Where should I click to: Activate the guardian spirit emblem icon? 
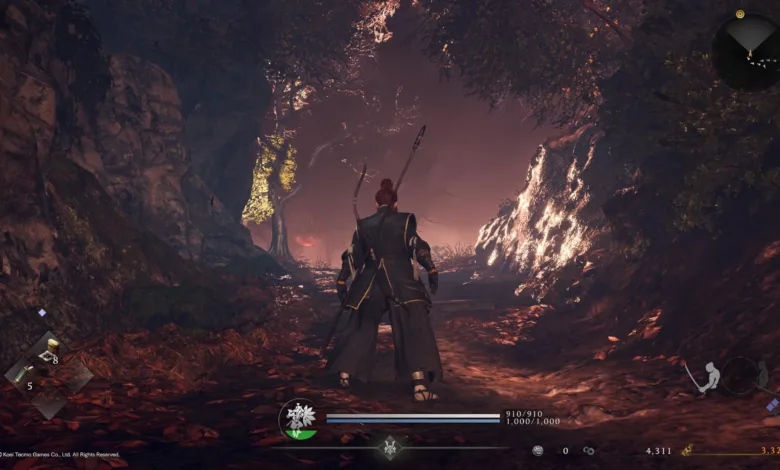click(x=298, y=418)
